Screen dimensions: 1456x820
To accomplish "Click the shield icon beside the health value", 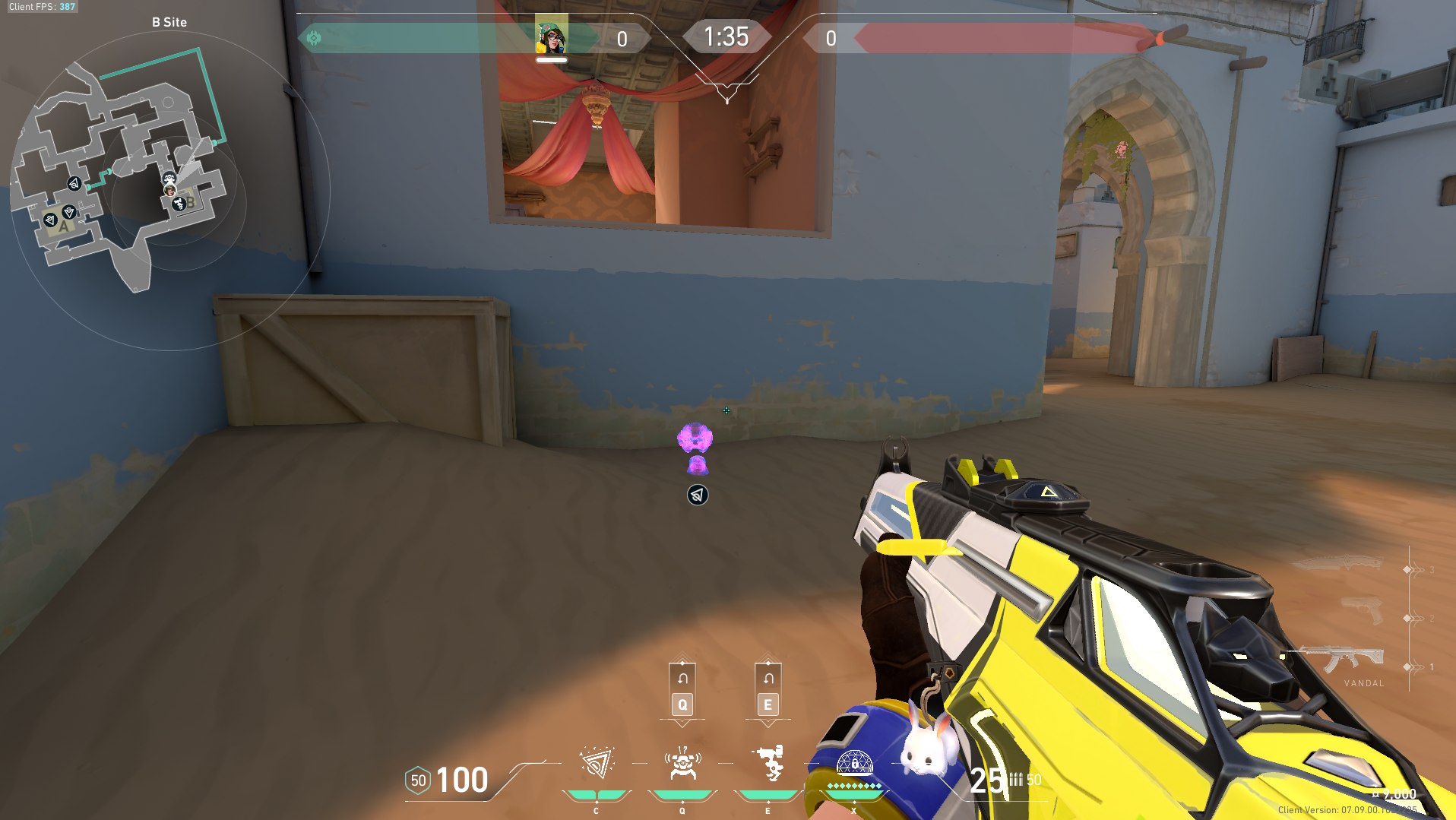I will click(x=417, y=780).
